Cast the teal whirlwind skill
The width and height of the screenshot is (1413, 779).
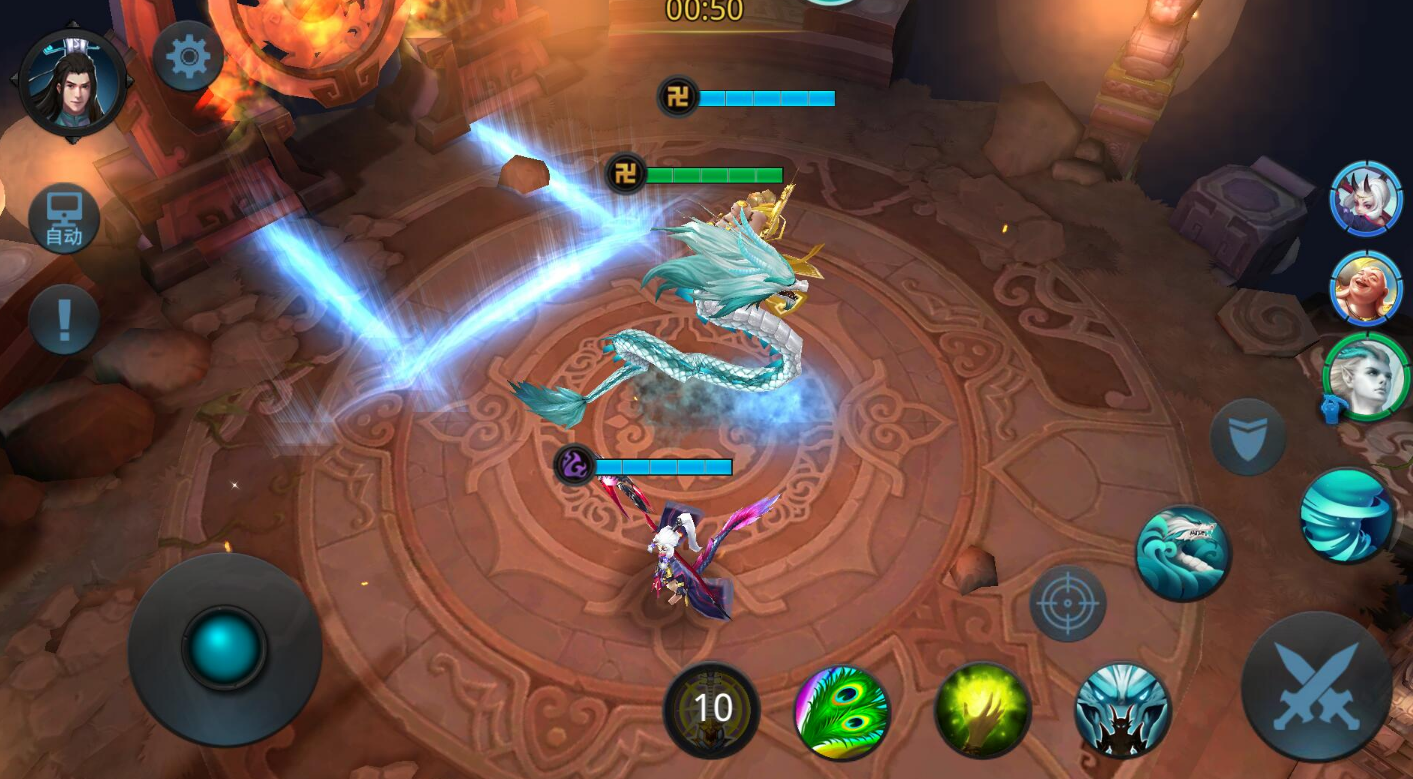pyautogui.click(x=1347, y=515)
